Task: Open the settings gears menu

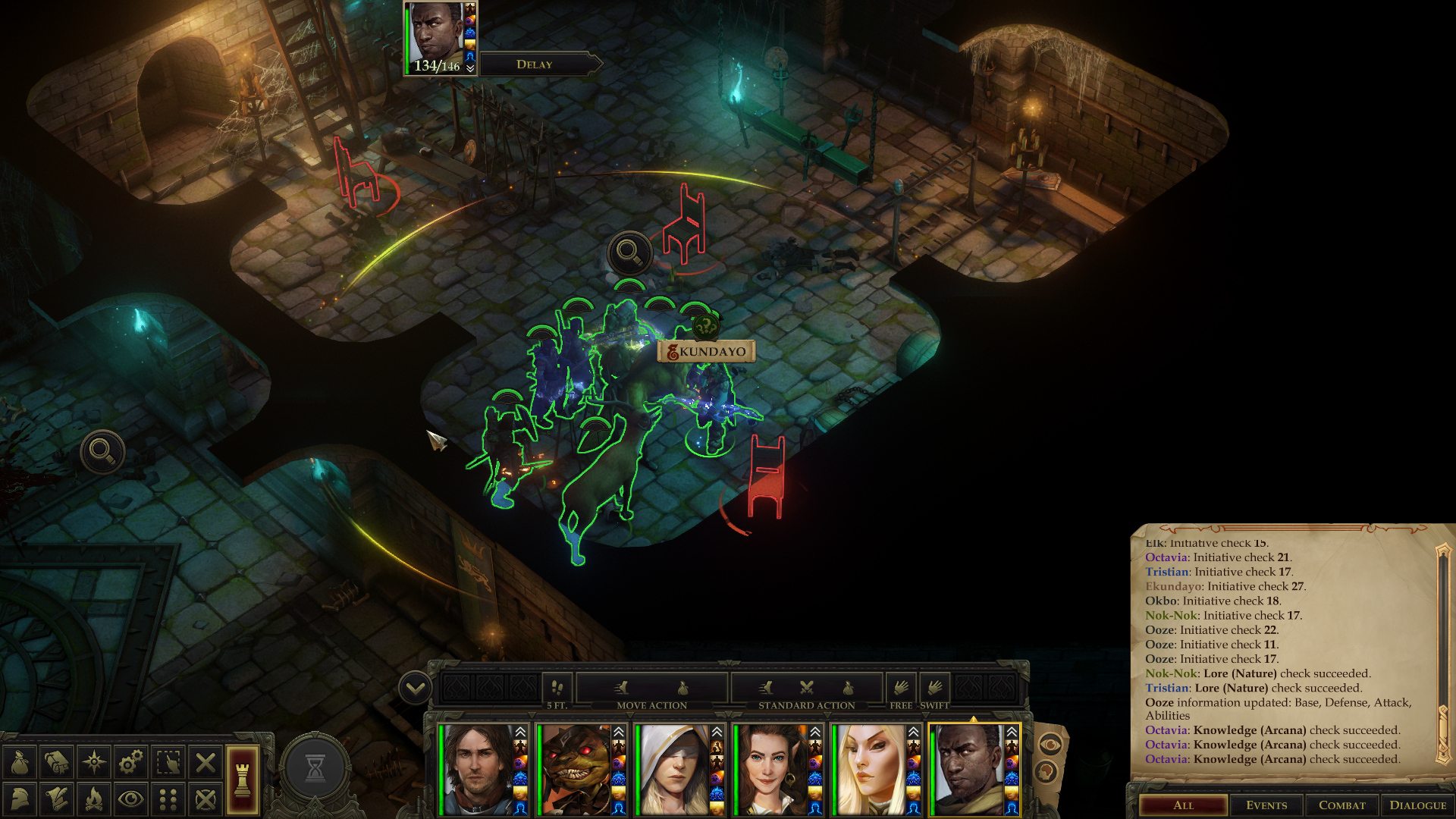Action: click(130, 762)
